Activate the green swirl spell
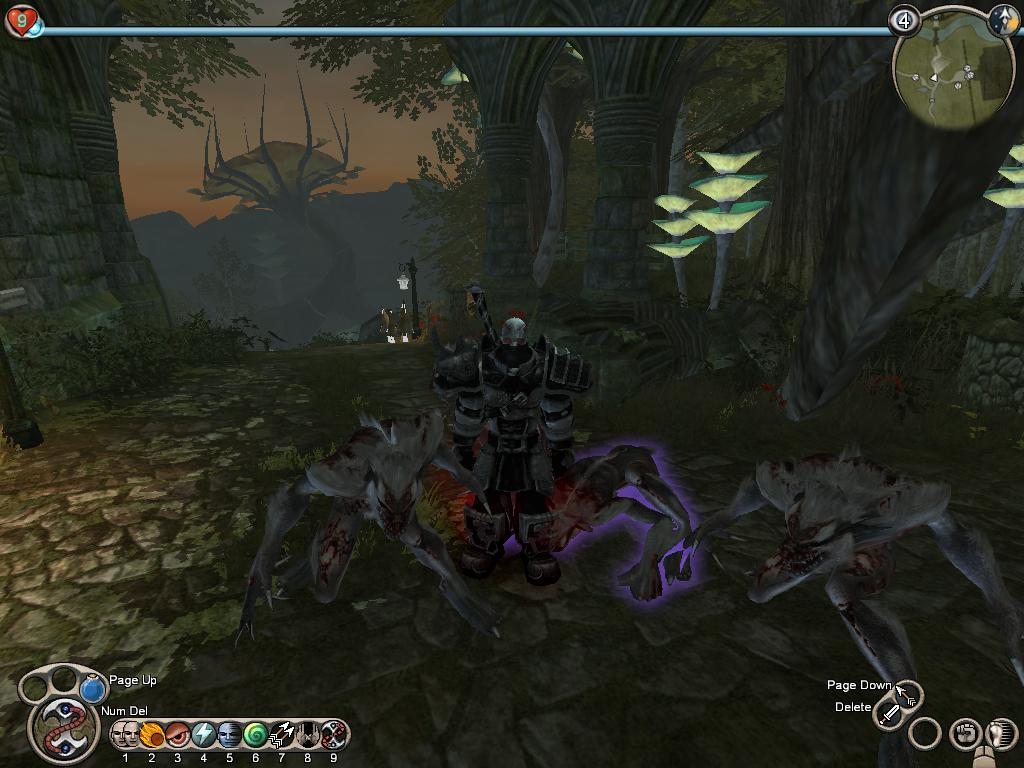1024x768 pixels. tap(255, 734)
